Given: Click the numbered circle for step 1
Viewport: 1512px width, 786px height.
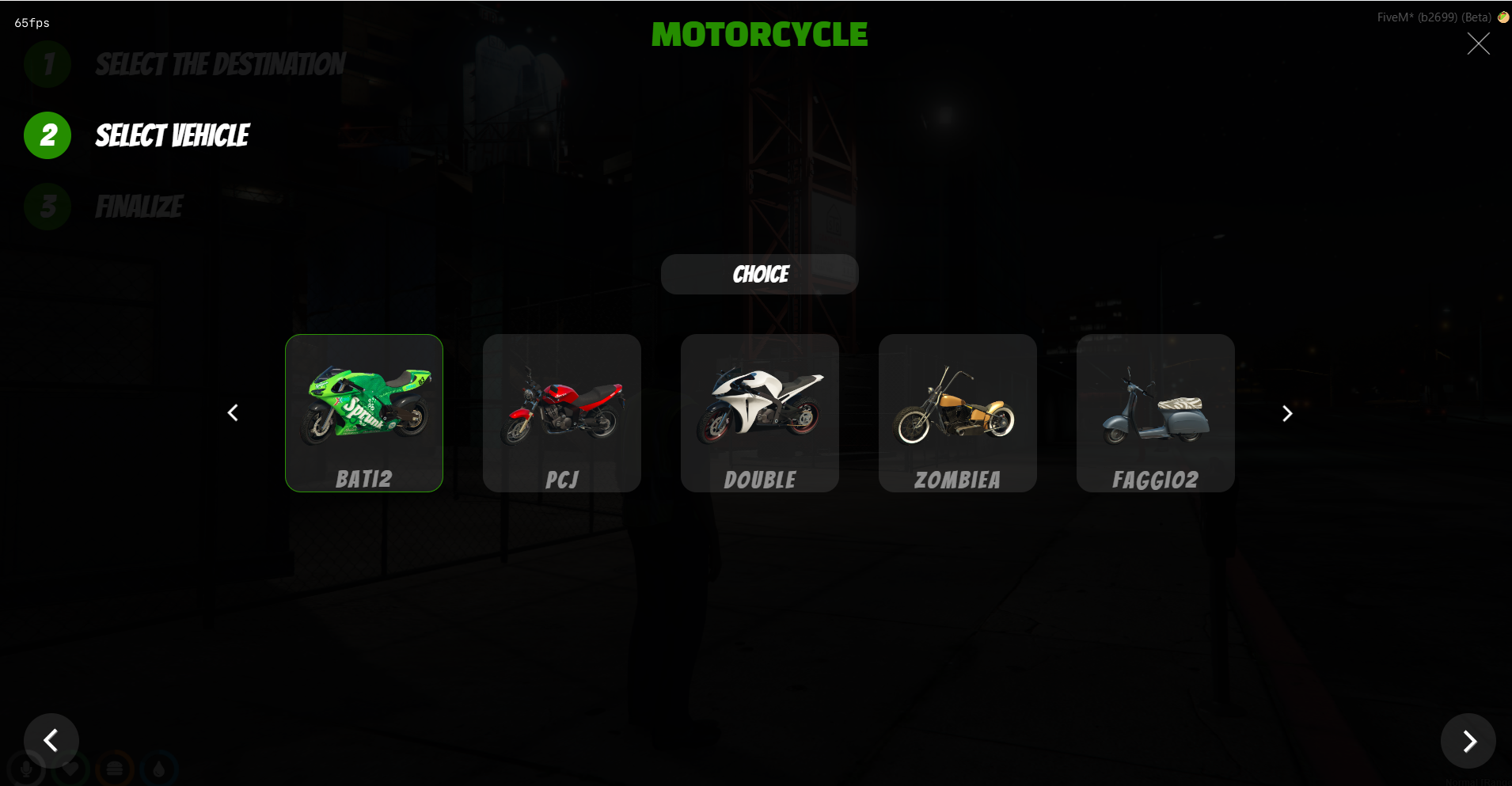Looking at the screenshot, I should [47, 64].
